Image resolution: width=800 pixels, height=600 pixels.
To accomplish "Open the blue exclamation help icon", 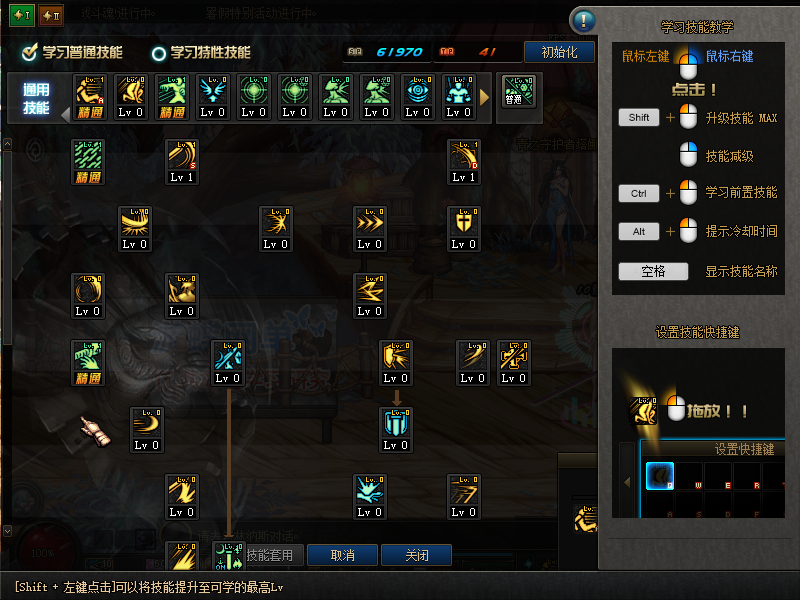I will tap(584, 20).
